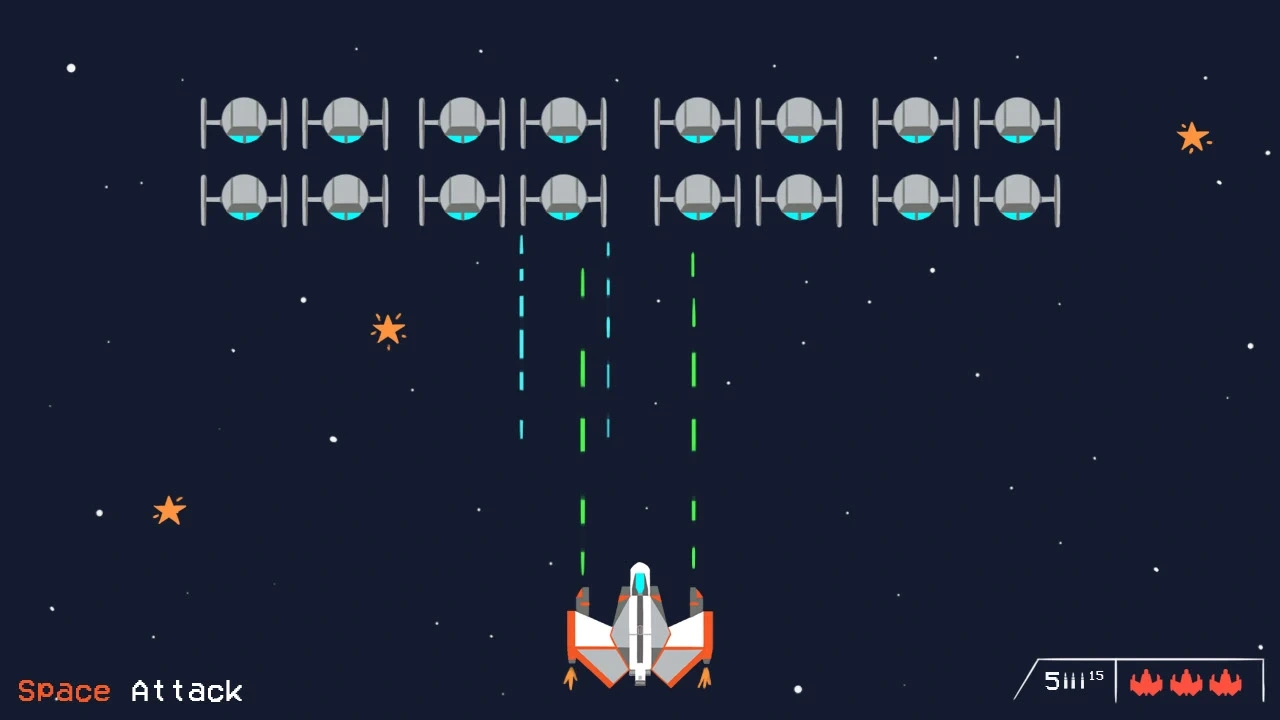Click the rightmost enemy ship in top row
Screen dimensions: 1280x720
coord(1018,122)
